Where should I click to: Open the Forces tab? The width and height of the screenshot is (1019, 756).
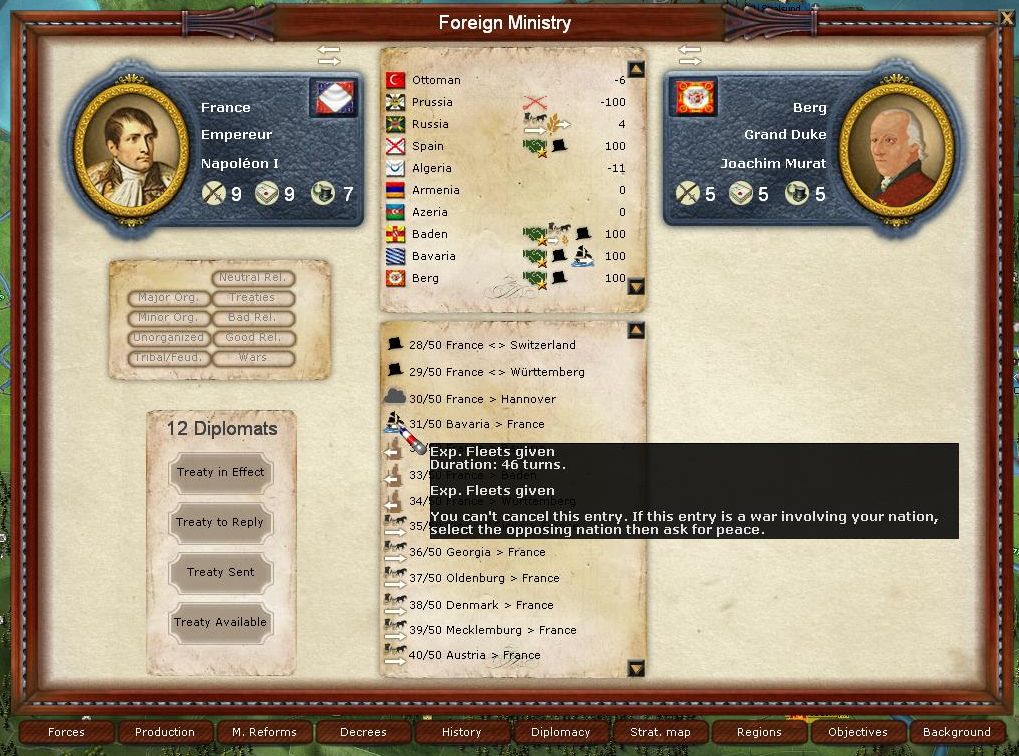[66, 732]
